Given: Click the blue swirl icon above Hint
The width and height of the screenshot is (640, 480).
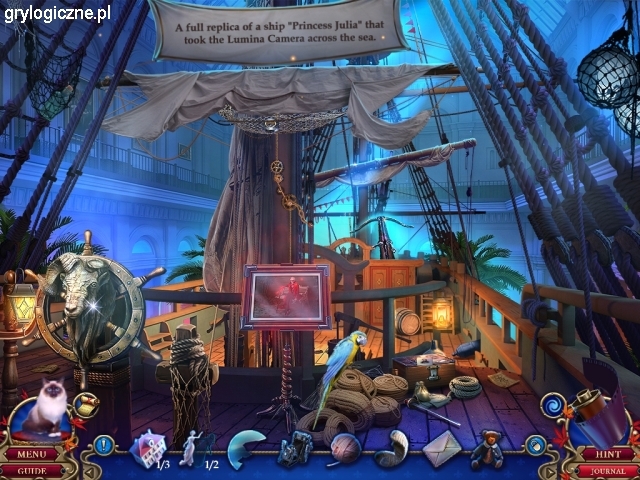Looking at the screenshot, I should tap(551, 405).
